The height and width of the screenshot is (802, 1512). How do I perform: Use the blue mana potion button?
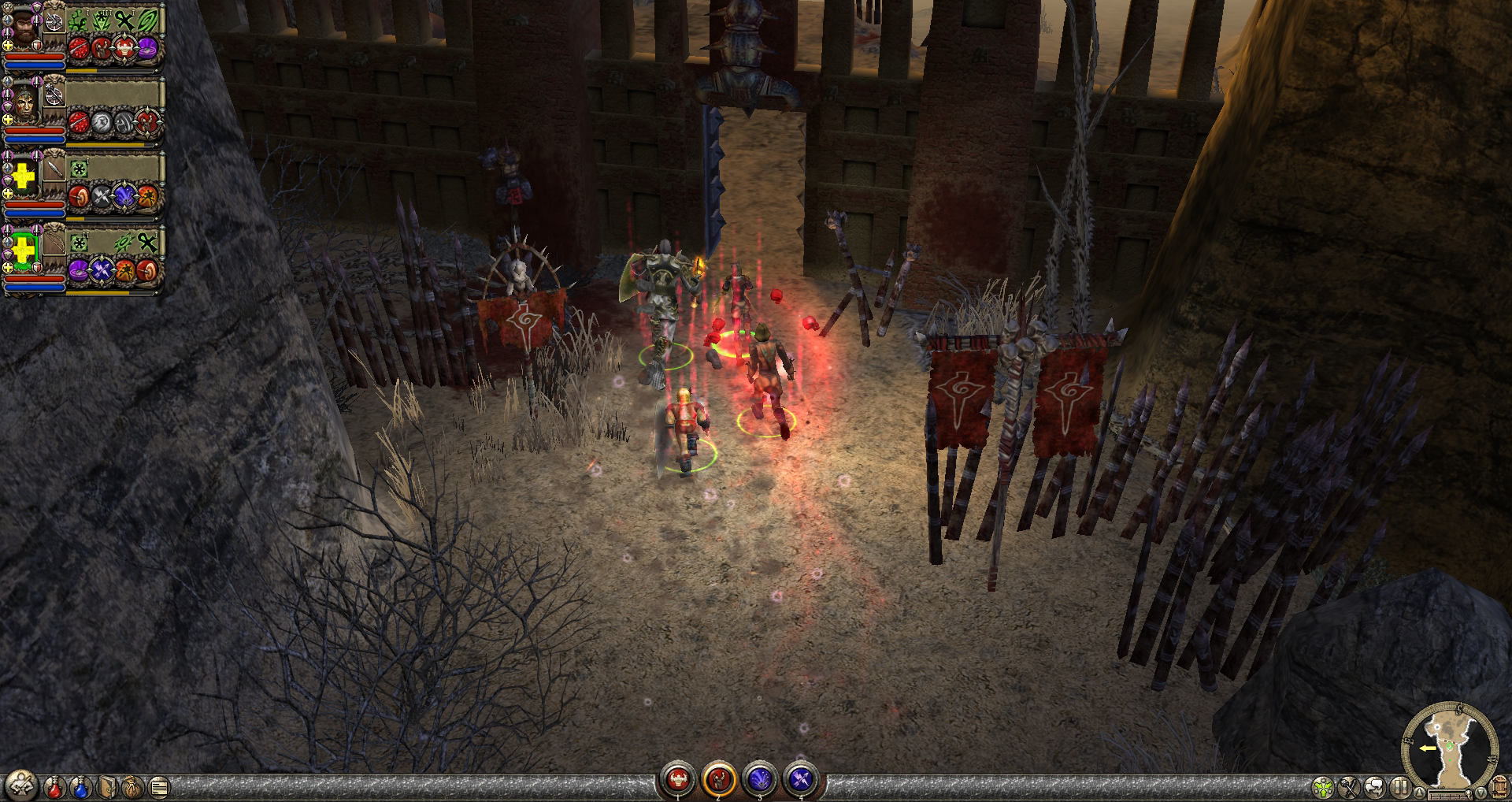tap(80, 786)
